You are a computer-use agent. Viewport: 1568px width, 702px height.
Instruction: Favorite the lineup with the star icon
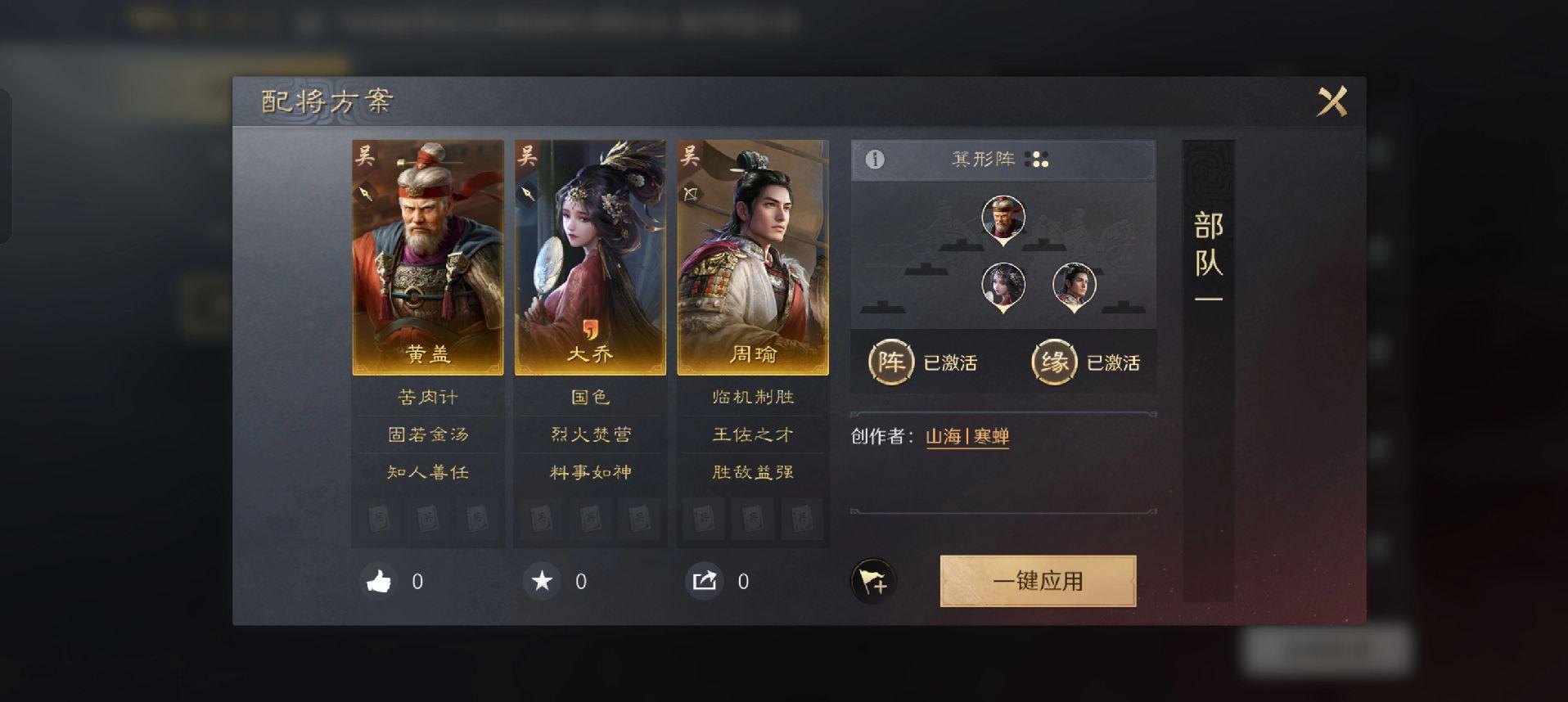tap(542, 582)
